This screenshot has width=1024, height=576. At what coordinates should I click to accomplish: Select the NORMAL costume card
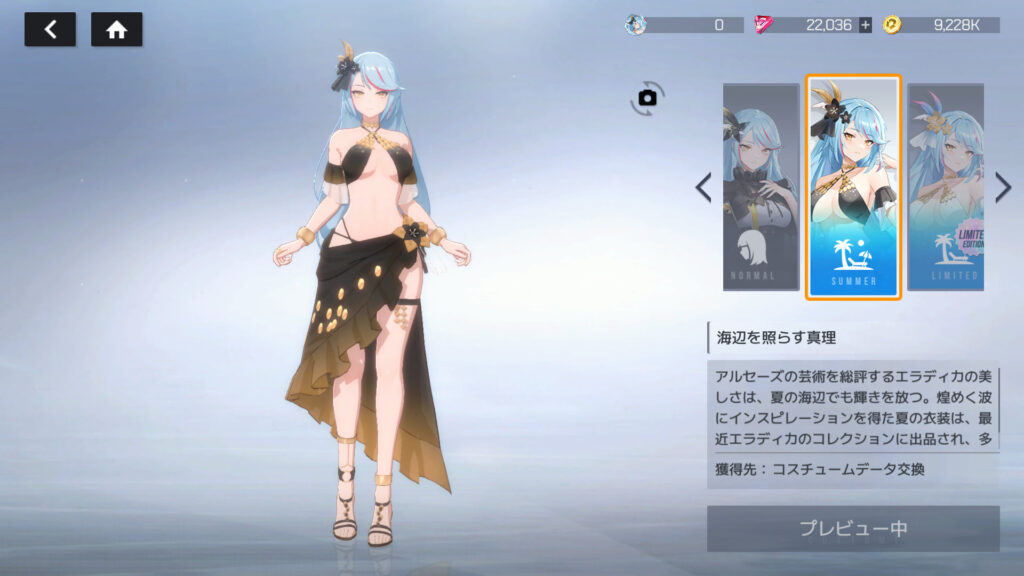(x=761, y=187)
